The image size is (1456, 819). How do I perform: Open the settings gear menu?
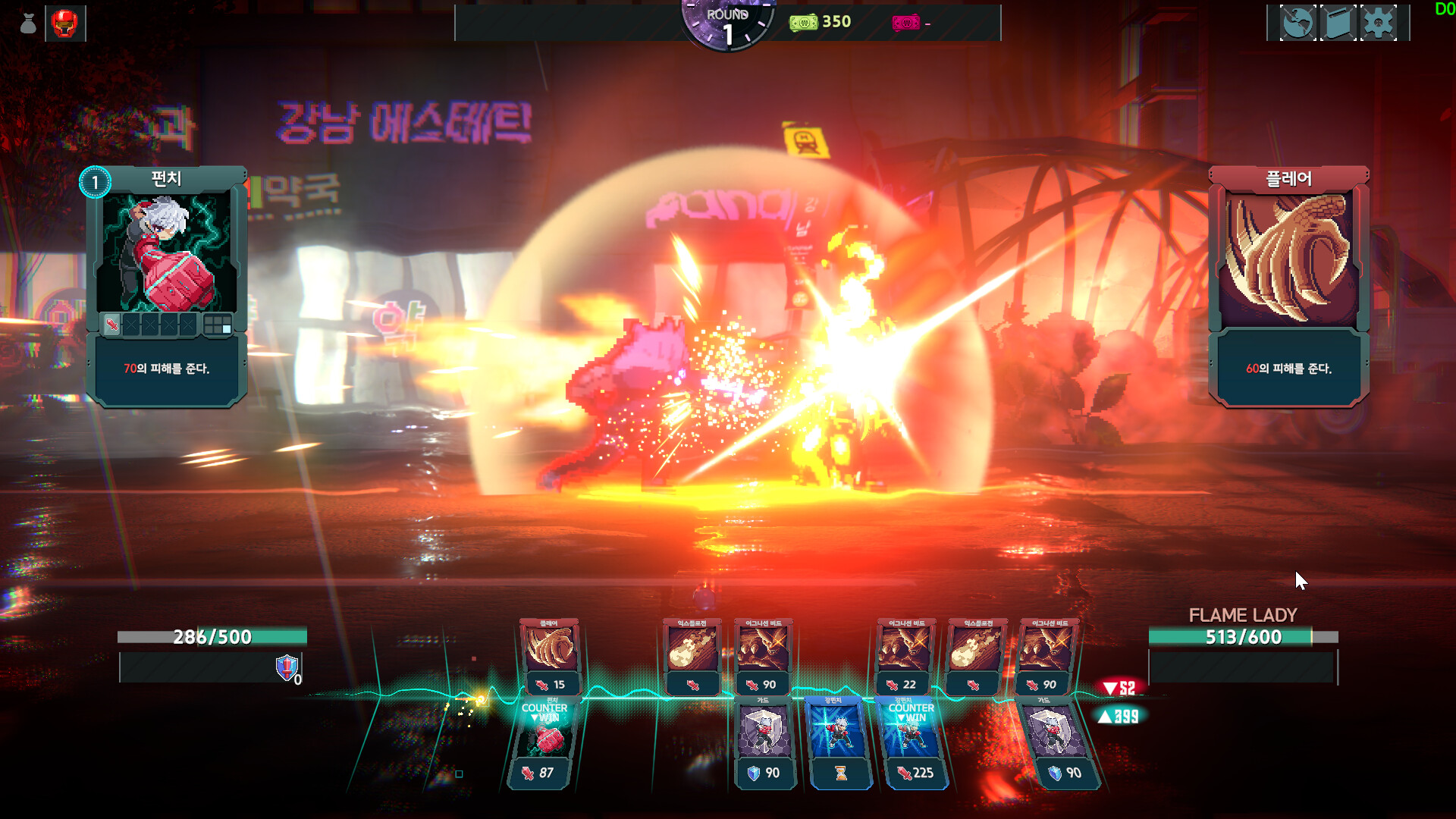click(1378, 23)
